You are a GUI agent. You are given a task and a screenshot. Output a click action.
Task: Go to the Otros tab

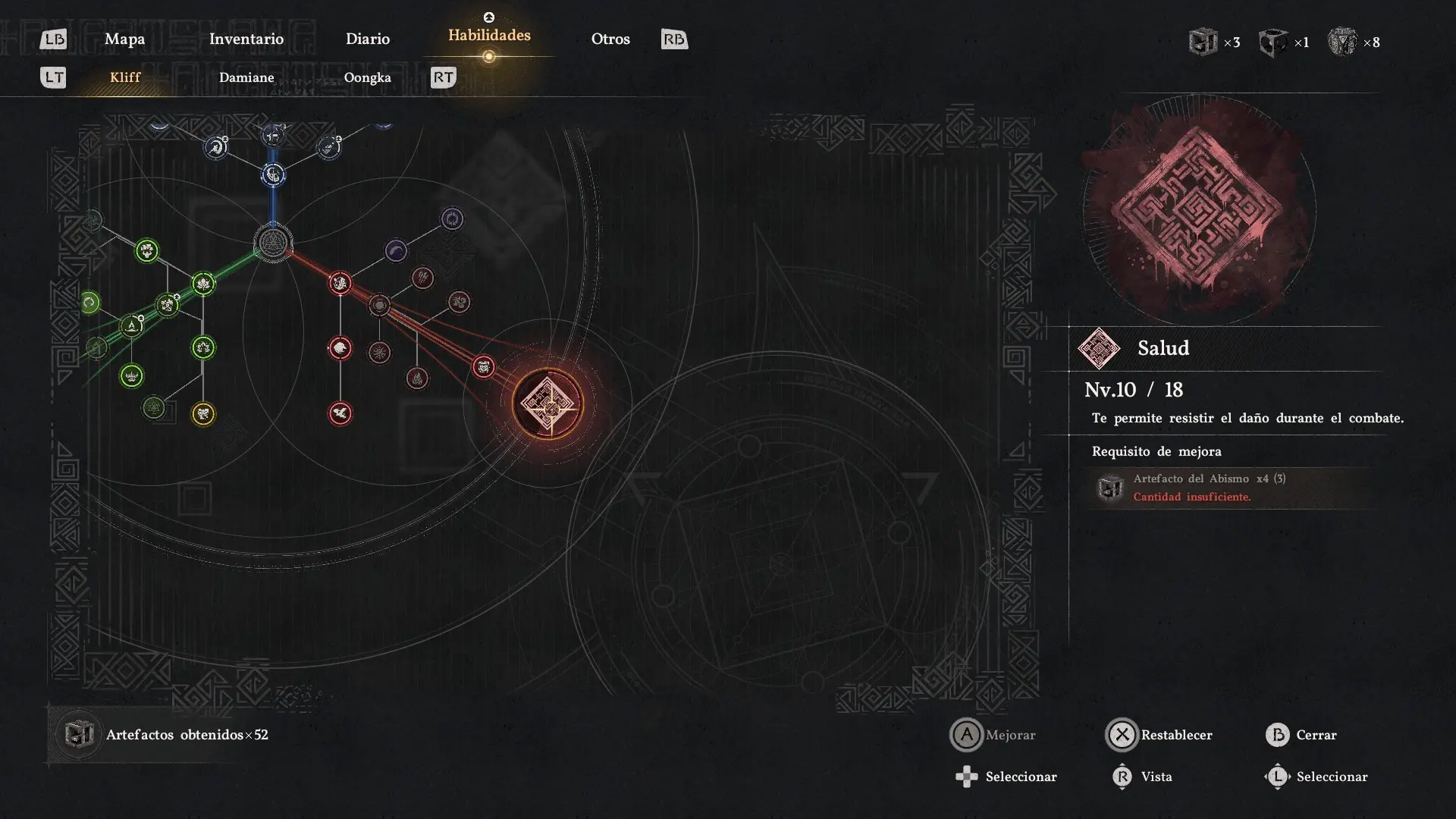[610, 39]
